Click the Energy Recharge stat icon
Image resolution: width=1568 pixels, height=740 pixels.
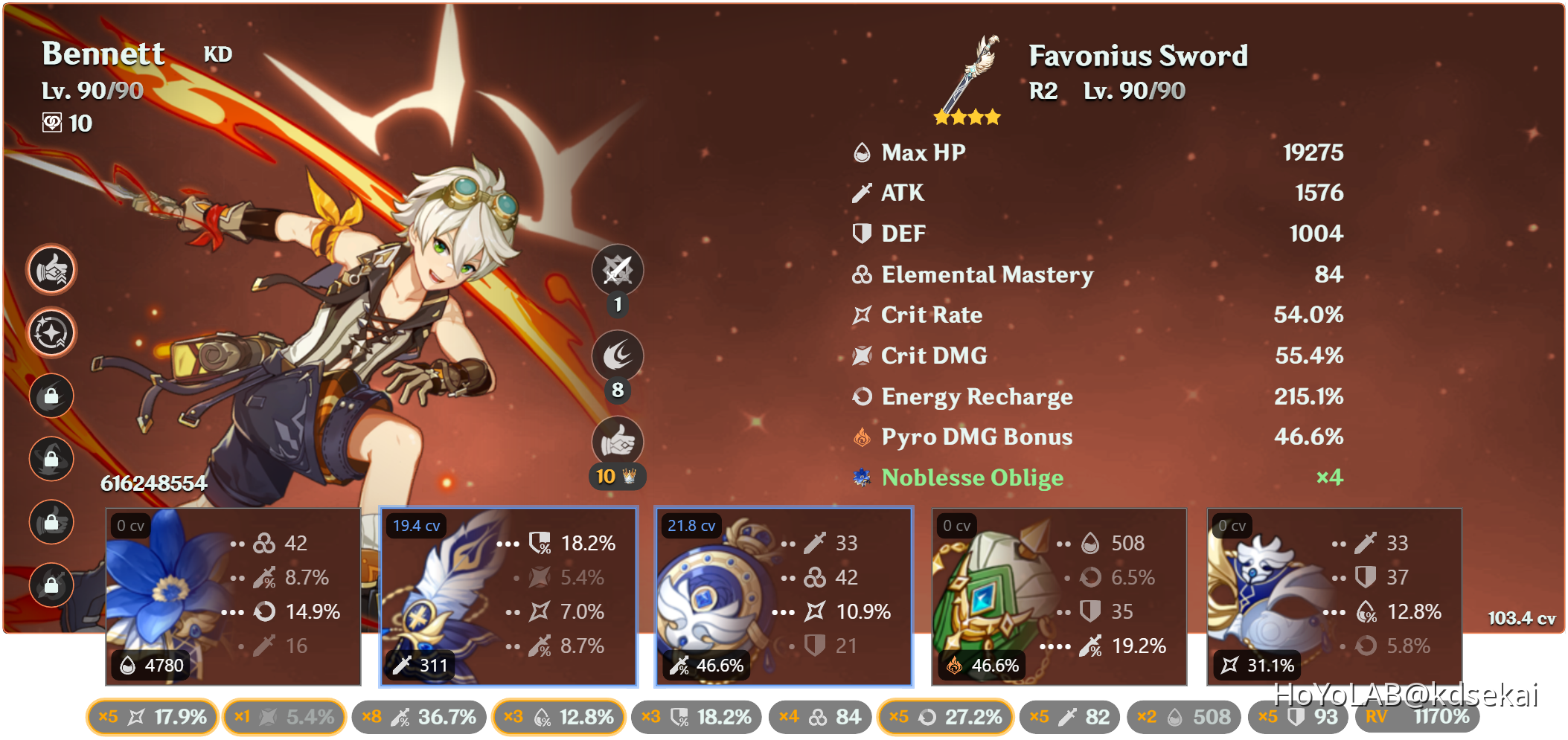[861, 396]
